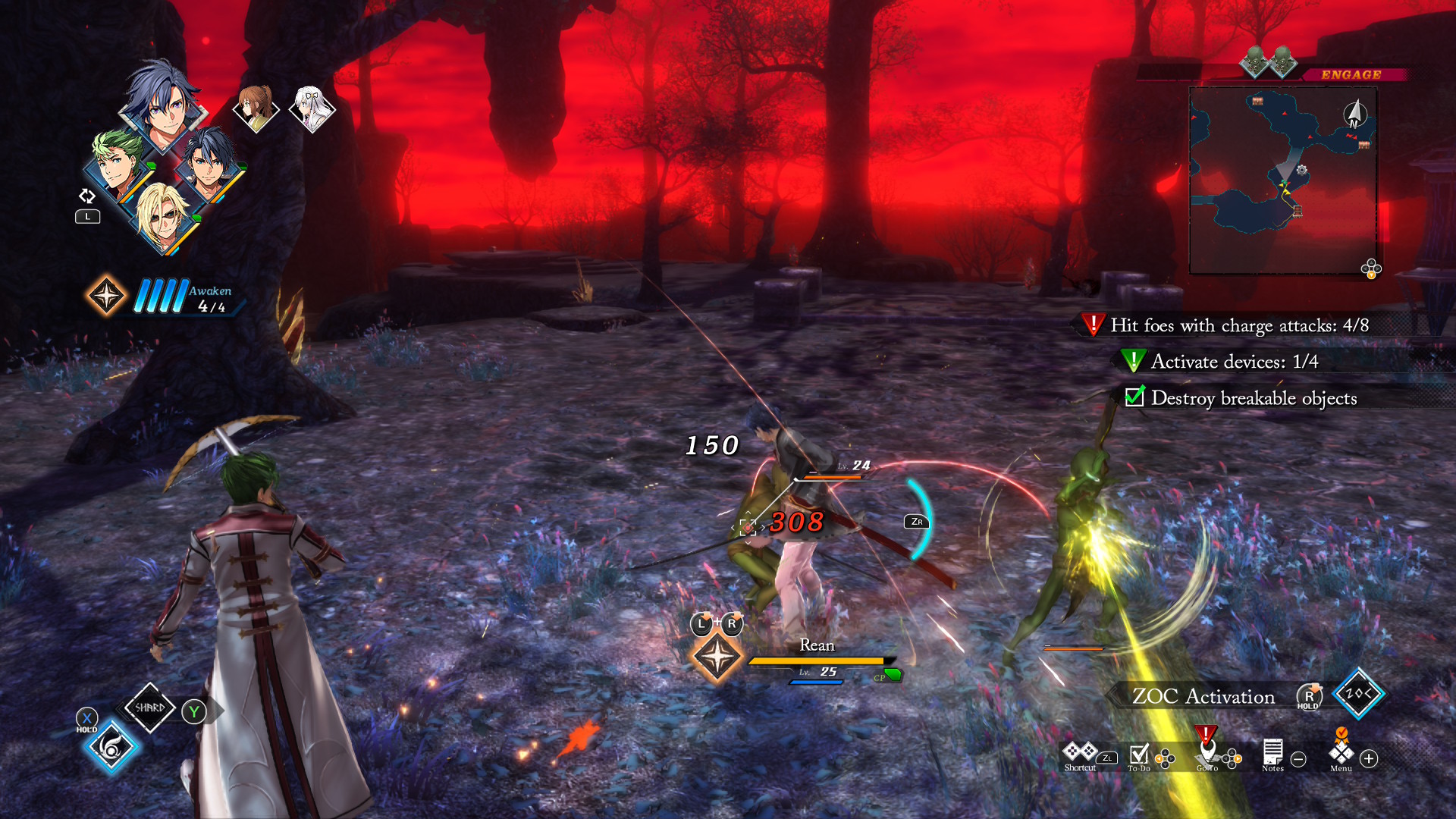Click the Engage enemy indicator banner
The width and height of the screenshot is (1456, 819).
[x=1351, y=74]
